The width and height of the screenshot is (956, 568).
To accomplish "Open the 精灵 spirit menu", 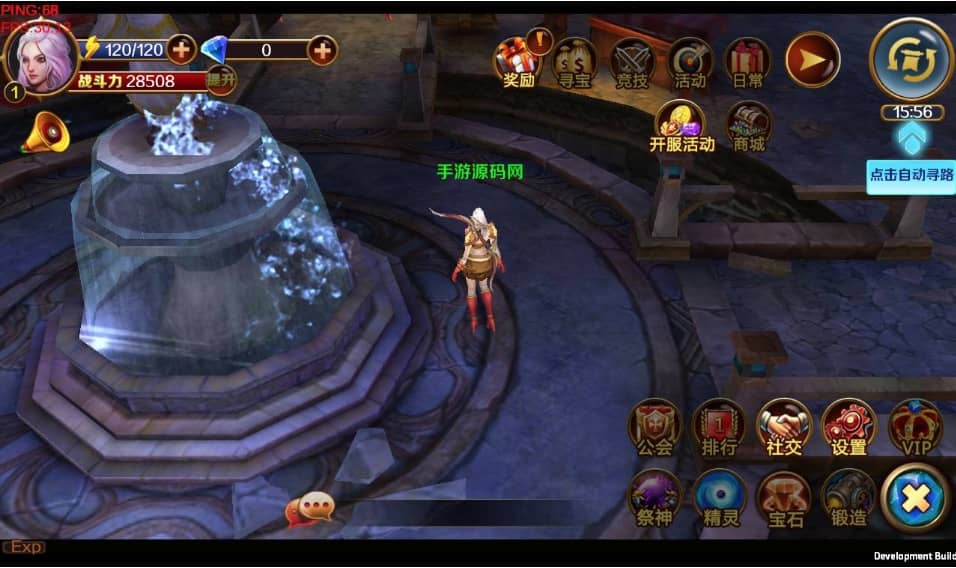I will point(720,499).
